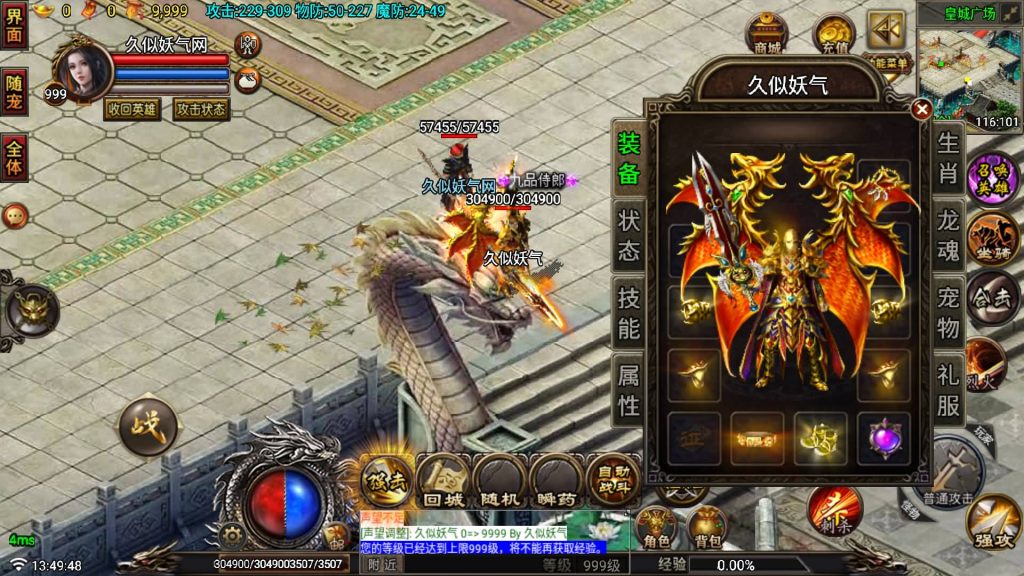Open the 商城 shop
Viewport: 1024px width, 576px height.
click(x=767, y=34)
